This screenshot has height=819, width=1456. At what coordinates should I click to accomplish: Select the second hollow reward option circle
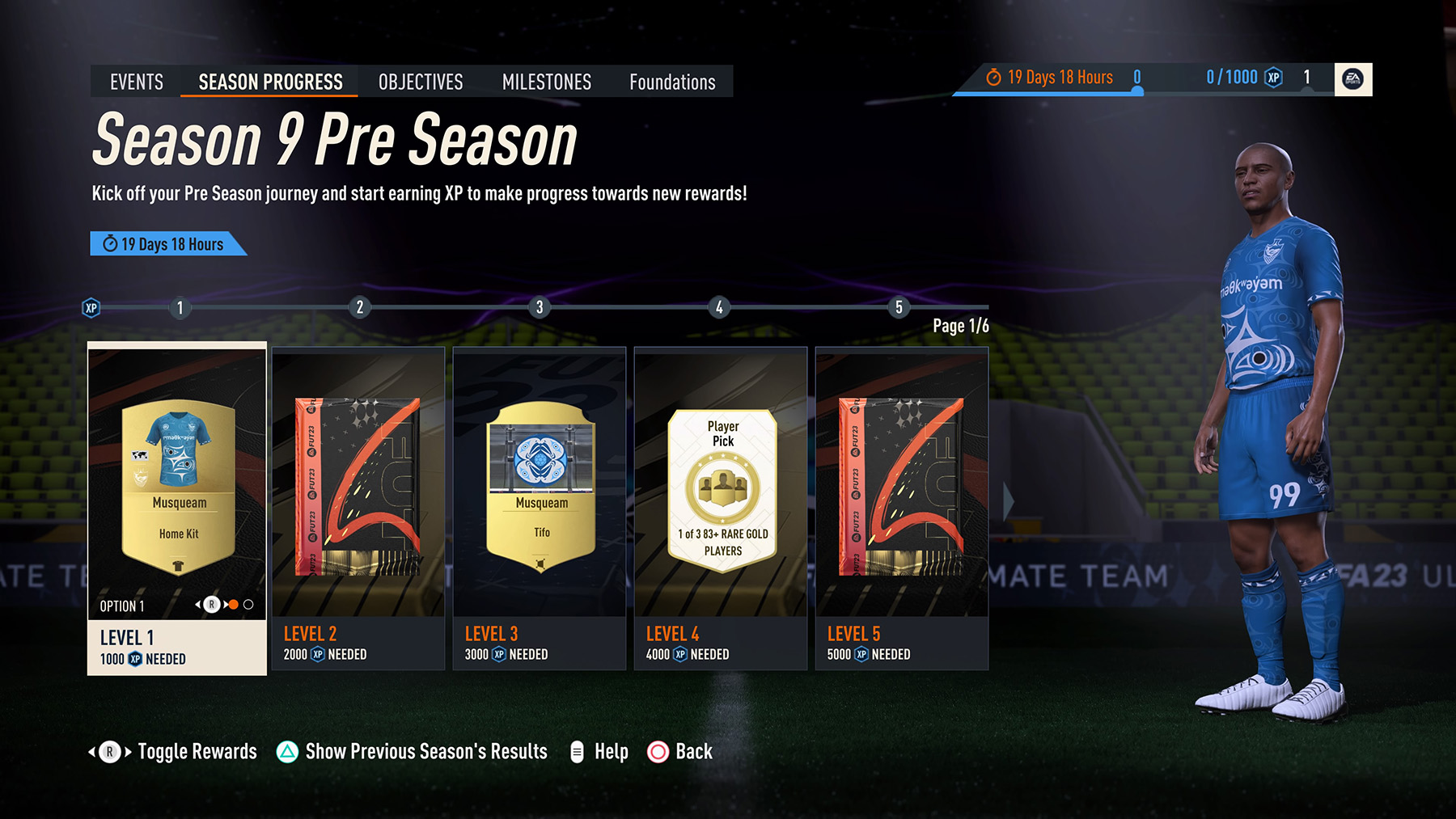tap(248, 604)
